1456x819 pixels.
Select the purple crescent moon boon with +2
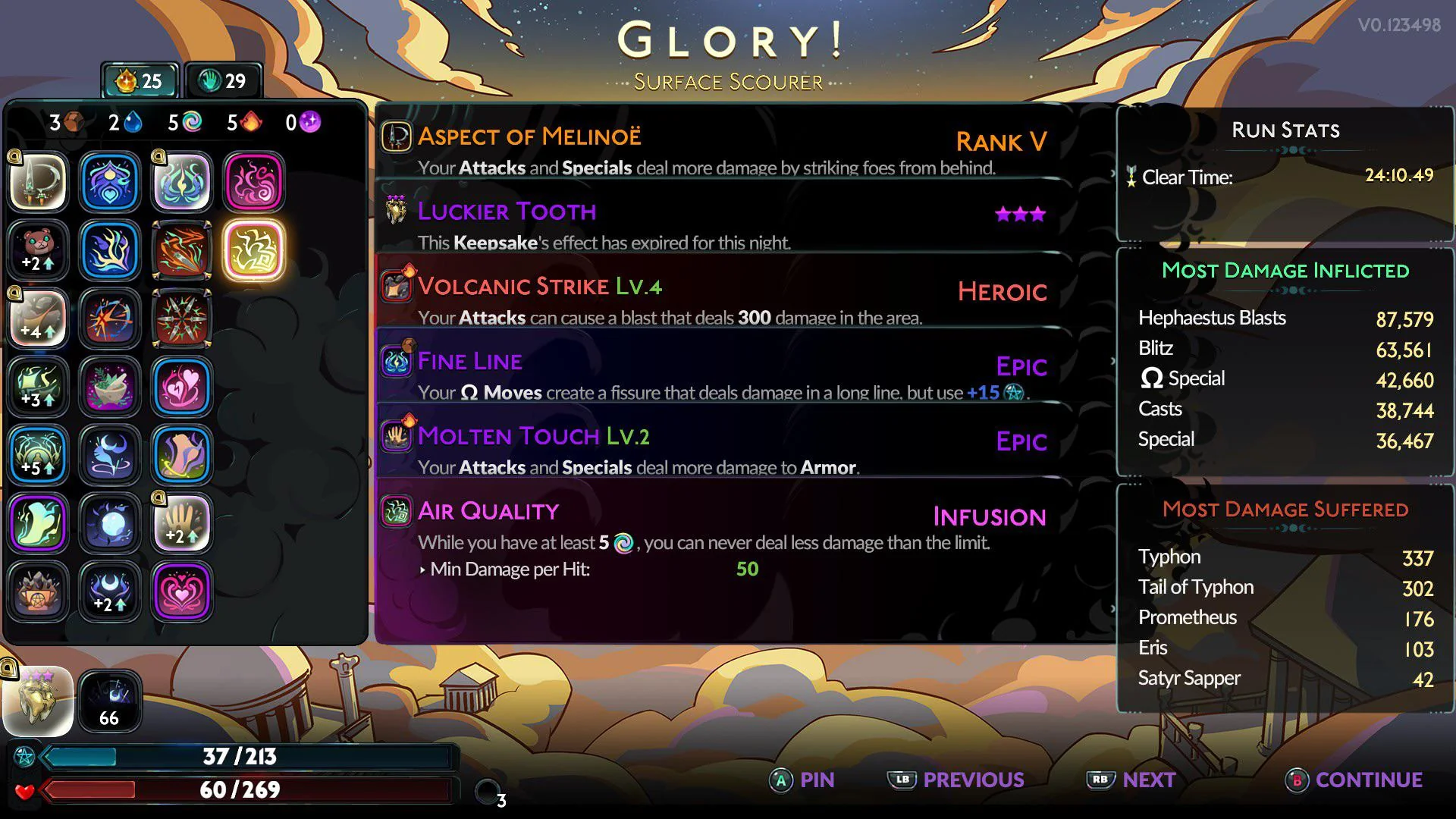pyautogui.click(x=110, y=591)
